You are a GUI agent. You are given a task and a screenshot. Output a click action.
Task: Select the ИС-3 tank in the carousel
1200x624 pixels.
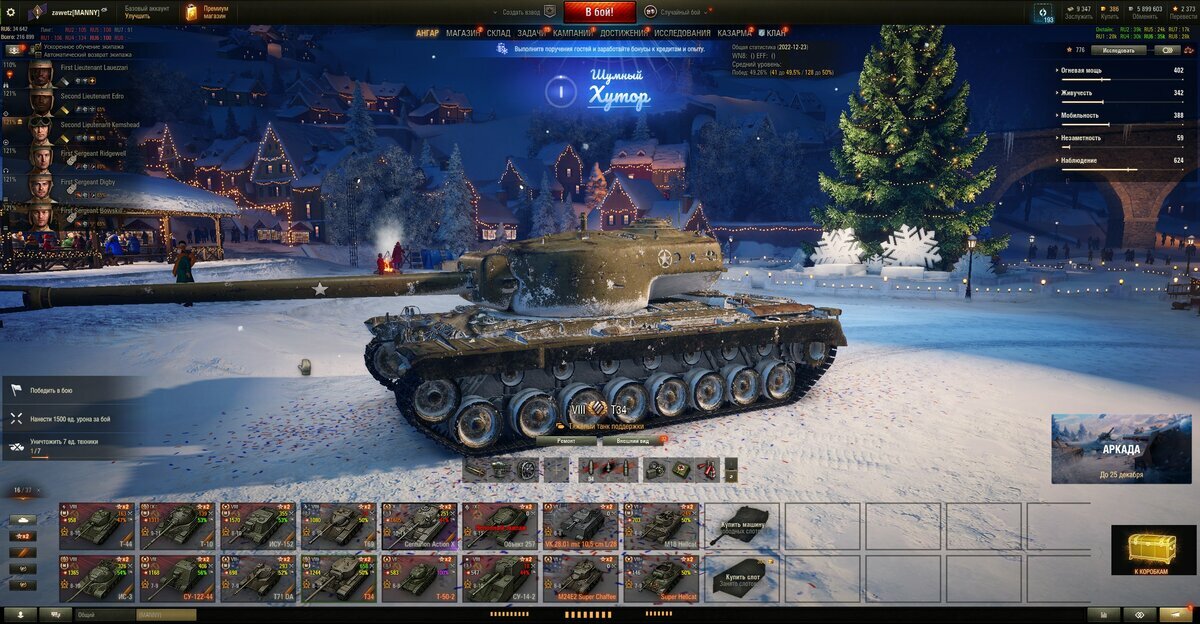[97, 579]
